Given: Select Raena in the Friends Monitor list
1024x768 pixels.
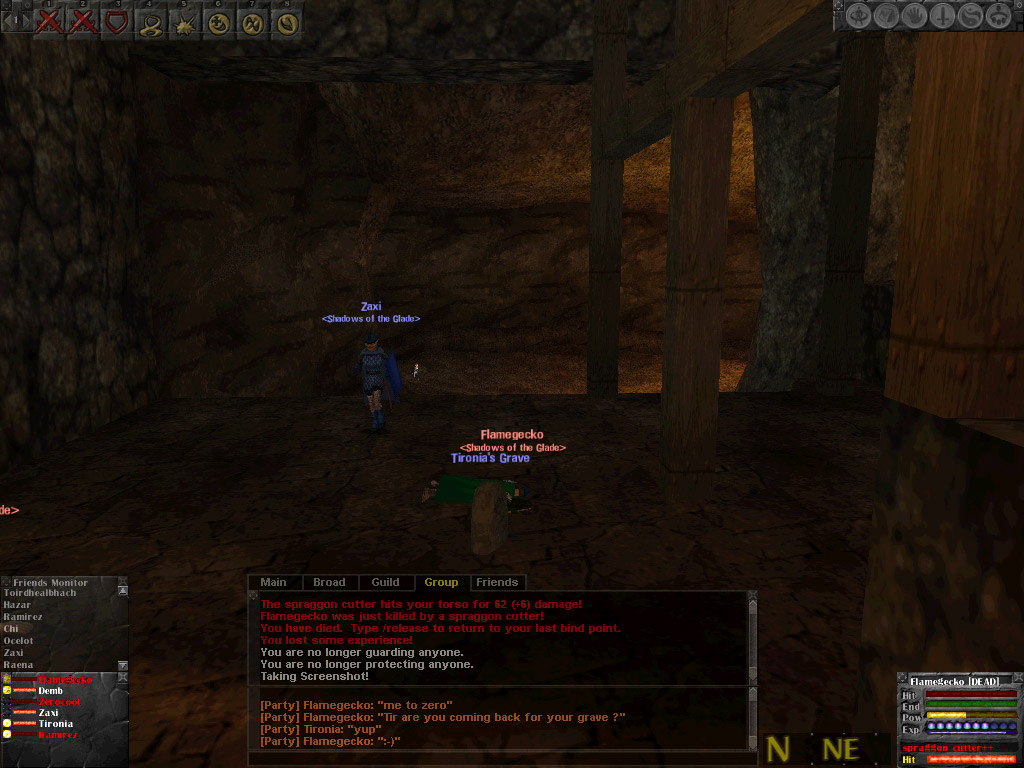Looking at the screenshot, I should click(18, 665).
